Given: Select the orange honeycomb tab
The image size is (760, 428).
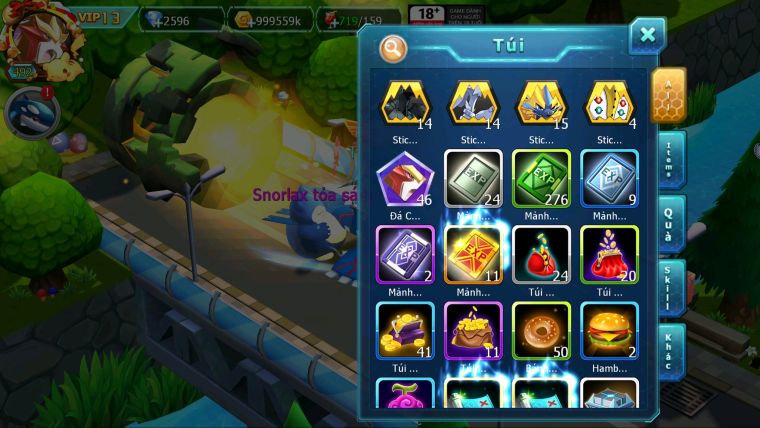Looking at the screenshot, I should 667,94.
